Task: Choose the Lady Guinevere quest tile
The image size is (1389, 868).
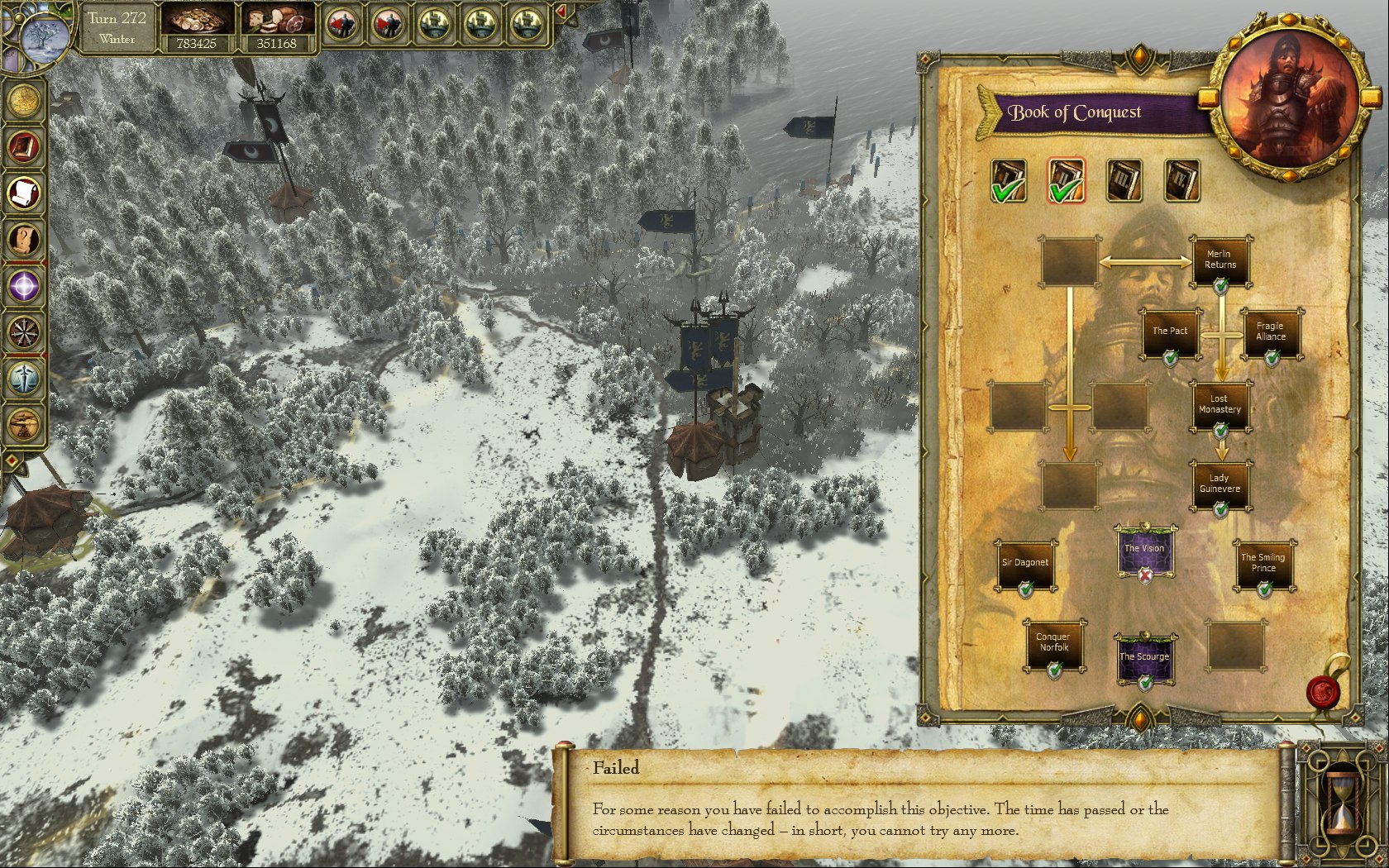Action: 1220,484
